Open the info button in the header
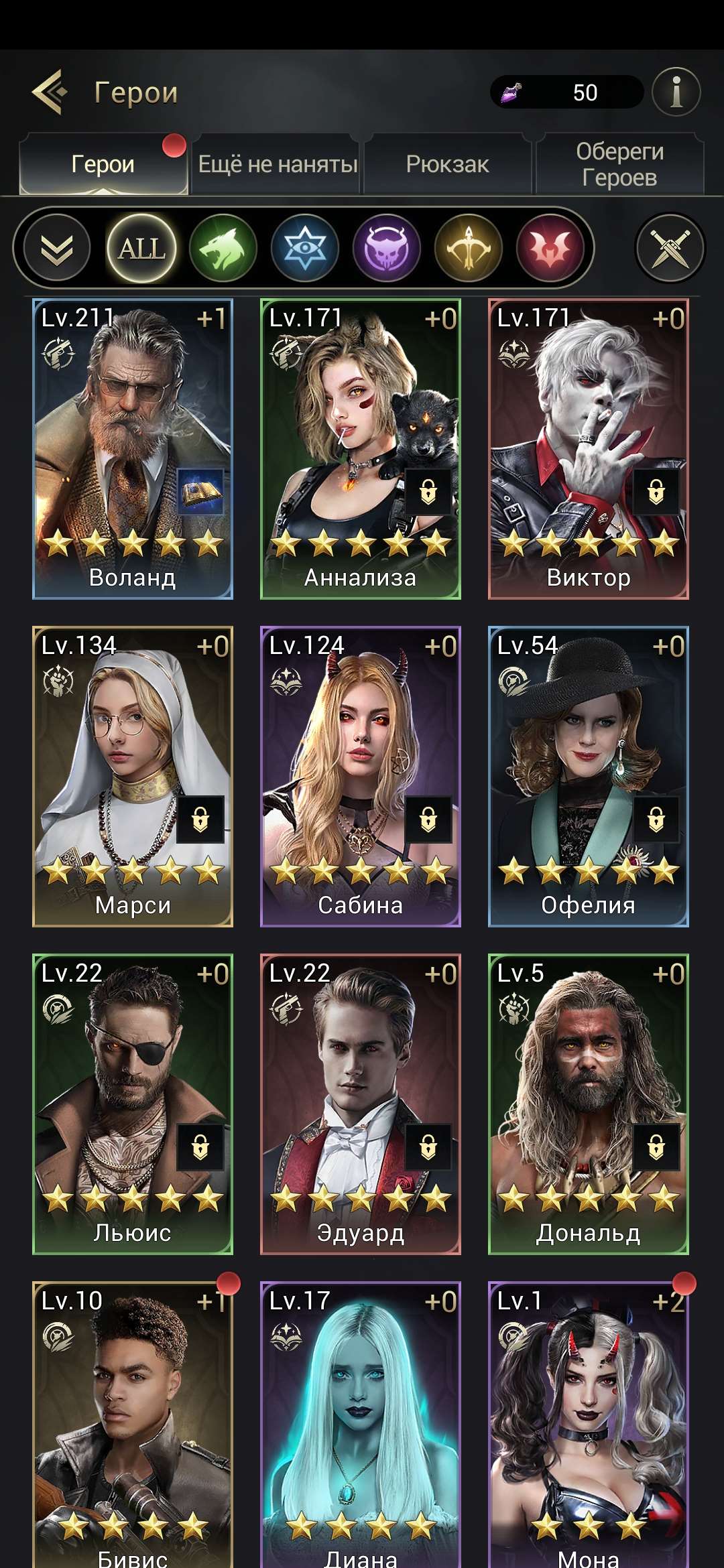 coord(676,92)
